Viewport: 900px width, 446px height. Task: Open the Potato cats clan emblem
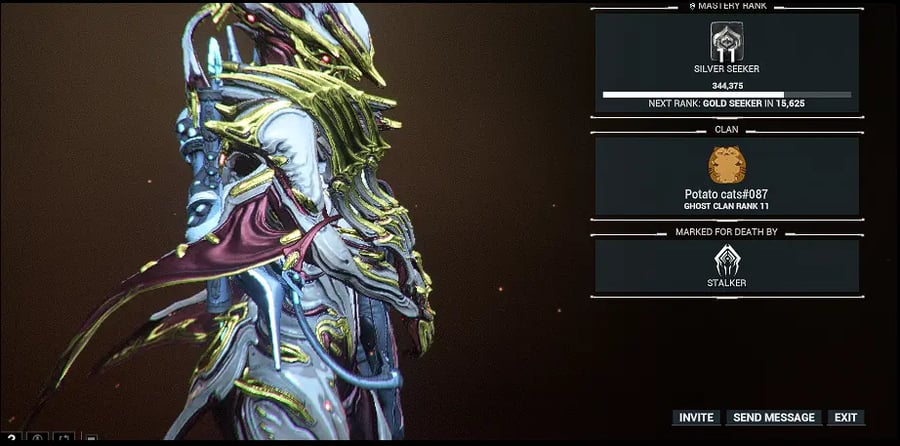(726, 164)
